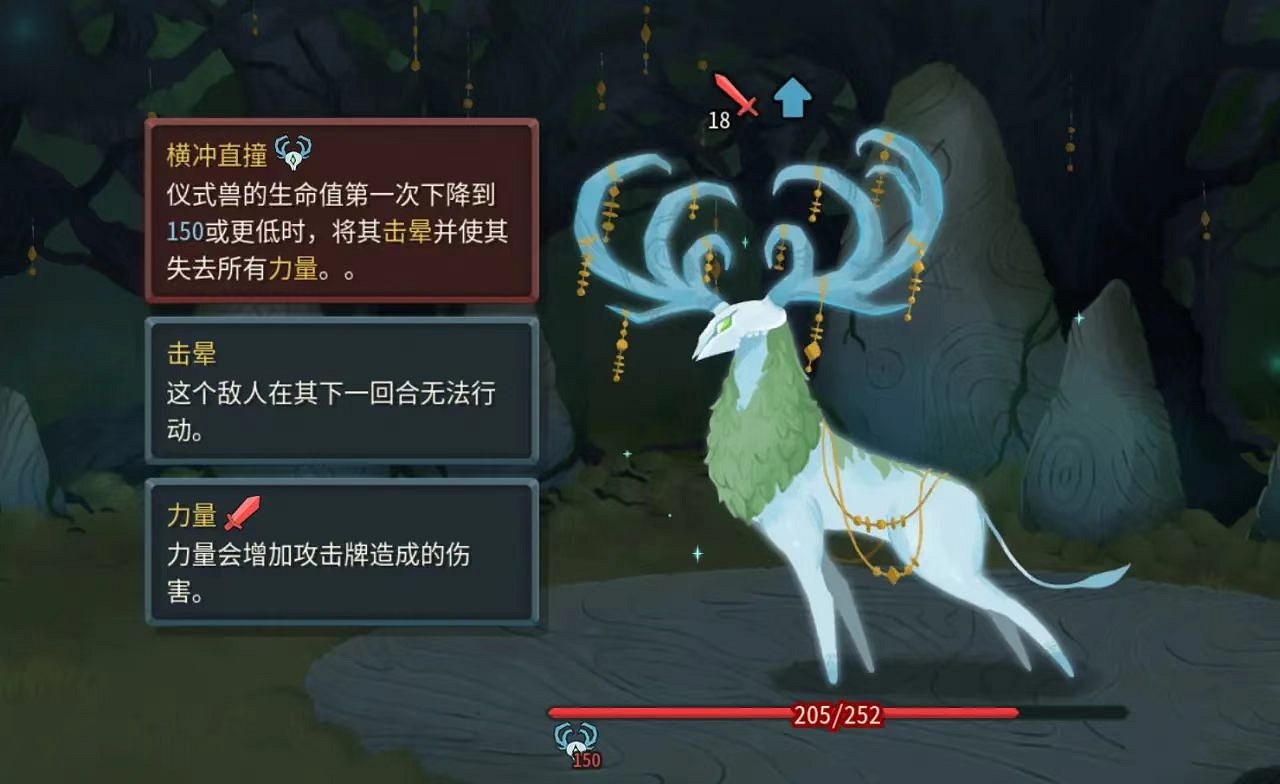Toggle the 击晕 explanation panel
Screen dimensions: 1280x784
340,390
